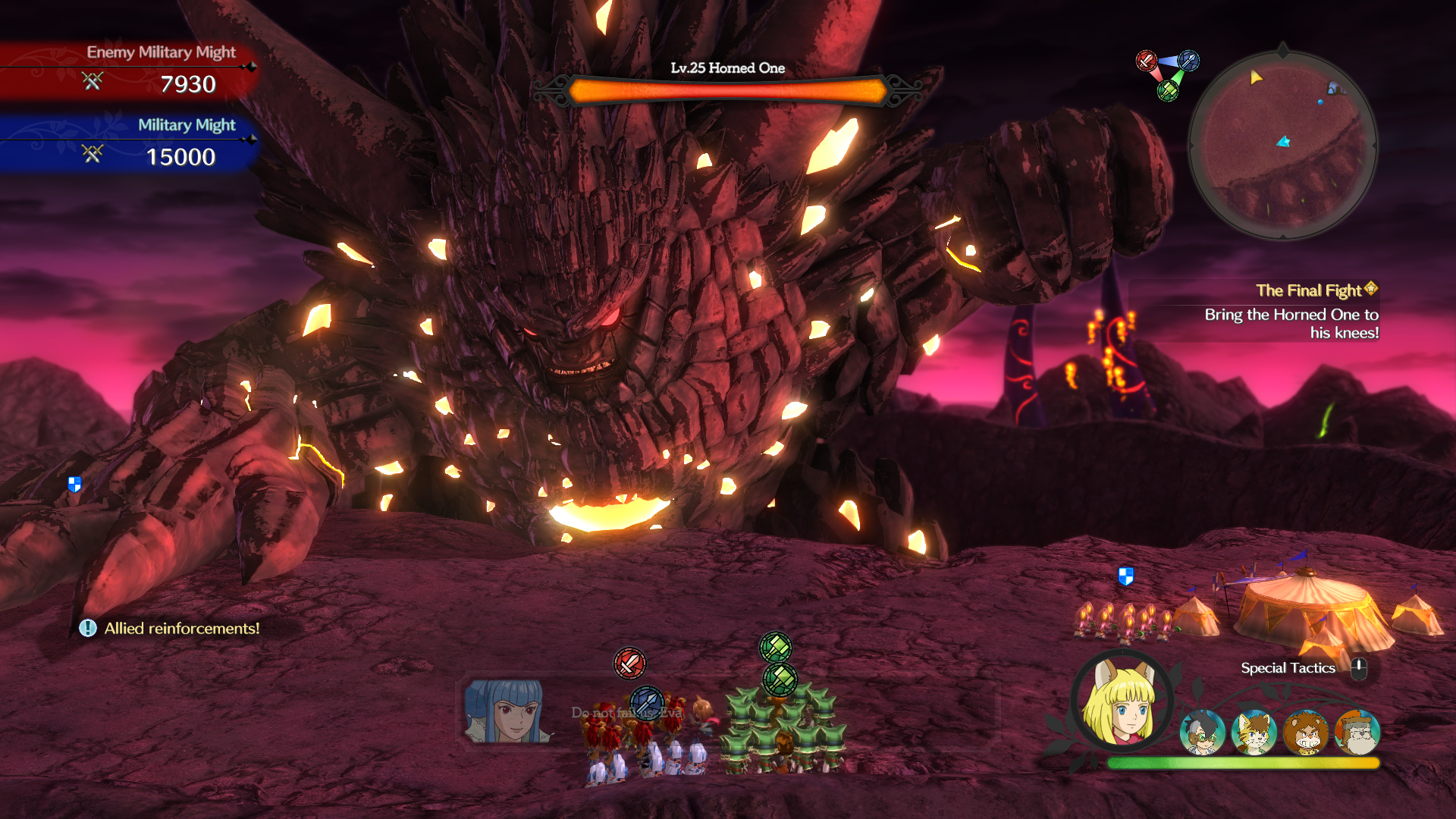The height and width of the screenshot is (819, 1456).
Task: Select the red sword unit marker
Action: pos(629,664)
